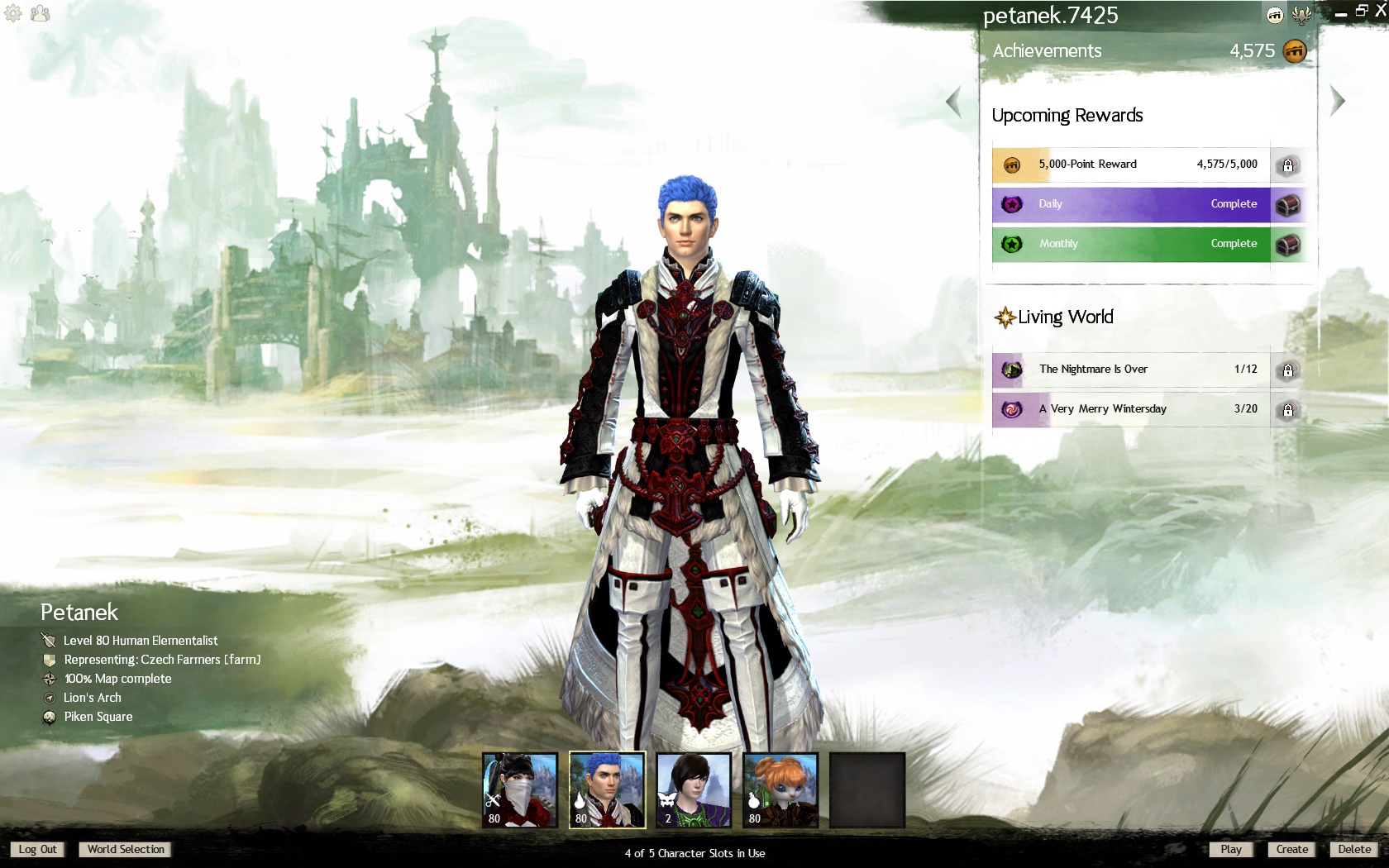The image size is (1389, 868).
Task: View The Nightmare Is Over achievement
Action: pyautogui.click(x=1130, y=370)
